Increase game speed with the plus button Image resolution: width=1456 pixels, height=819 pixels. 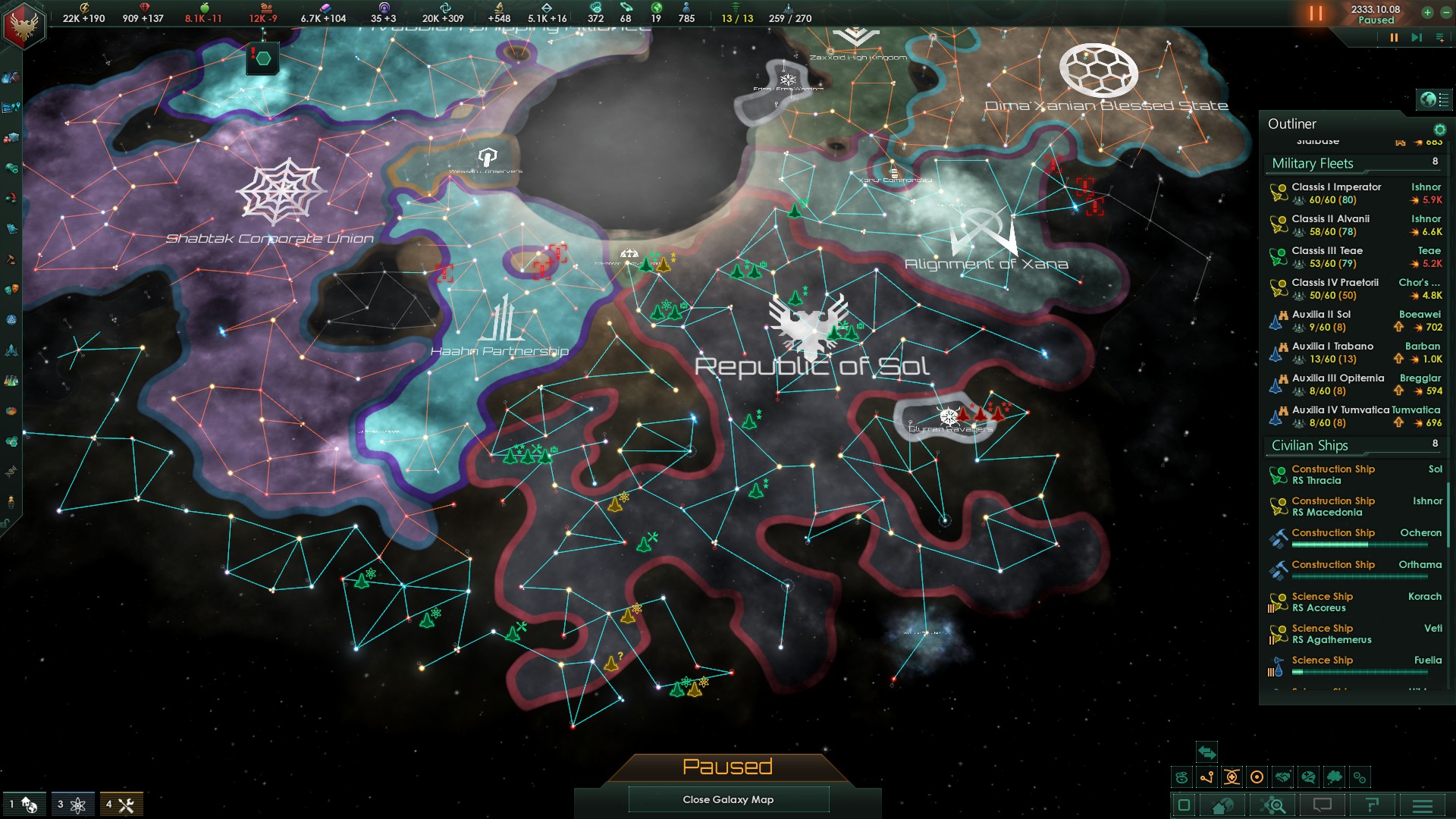coord(1427,12)
